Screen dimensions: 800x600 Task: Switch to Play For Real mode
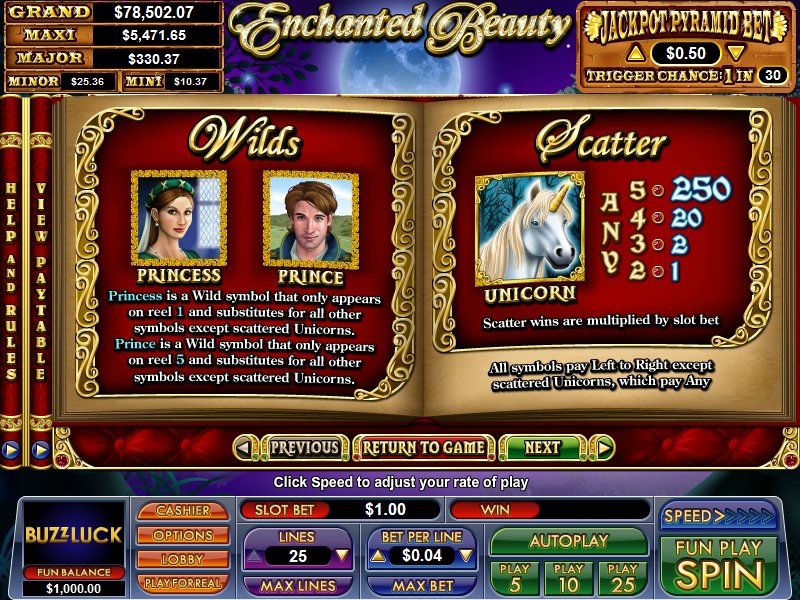coord(183,582)
